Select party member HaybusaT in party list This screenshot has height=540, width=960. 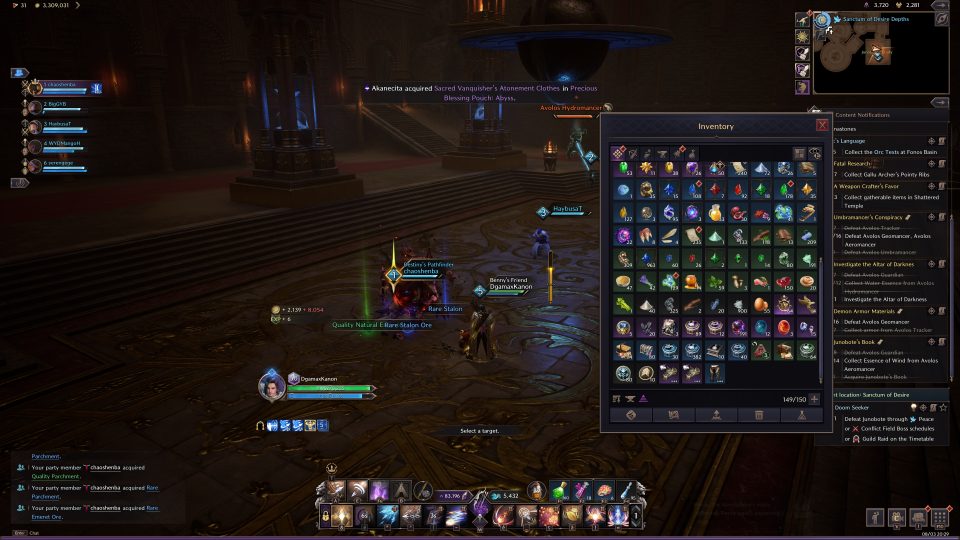pos(62,124)
